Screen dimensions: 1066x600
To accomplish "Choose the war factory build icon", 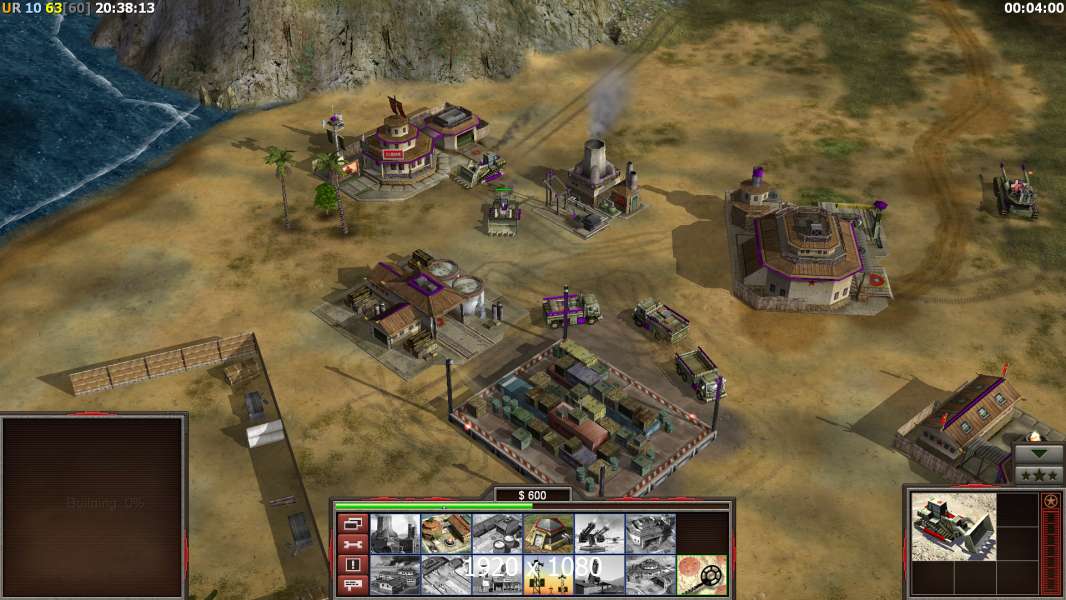I will (x=650, y=533).
